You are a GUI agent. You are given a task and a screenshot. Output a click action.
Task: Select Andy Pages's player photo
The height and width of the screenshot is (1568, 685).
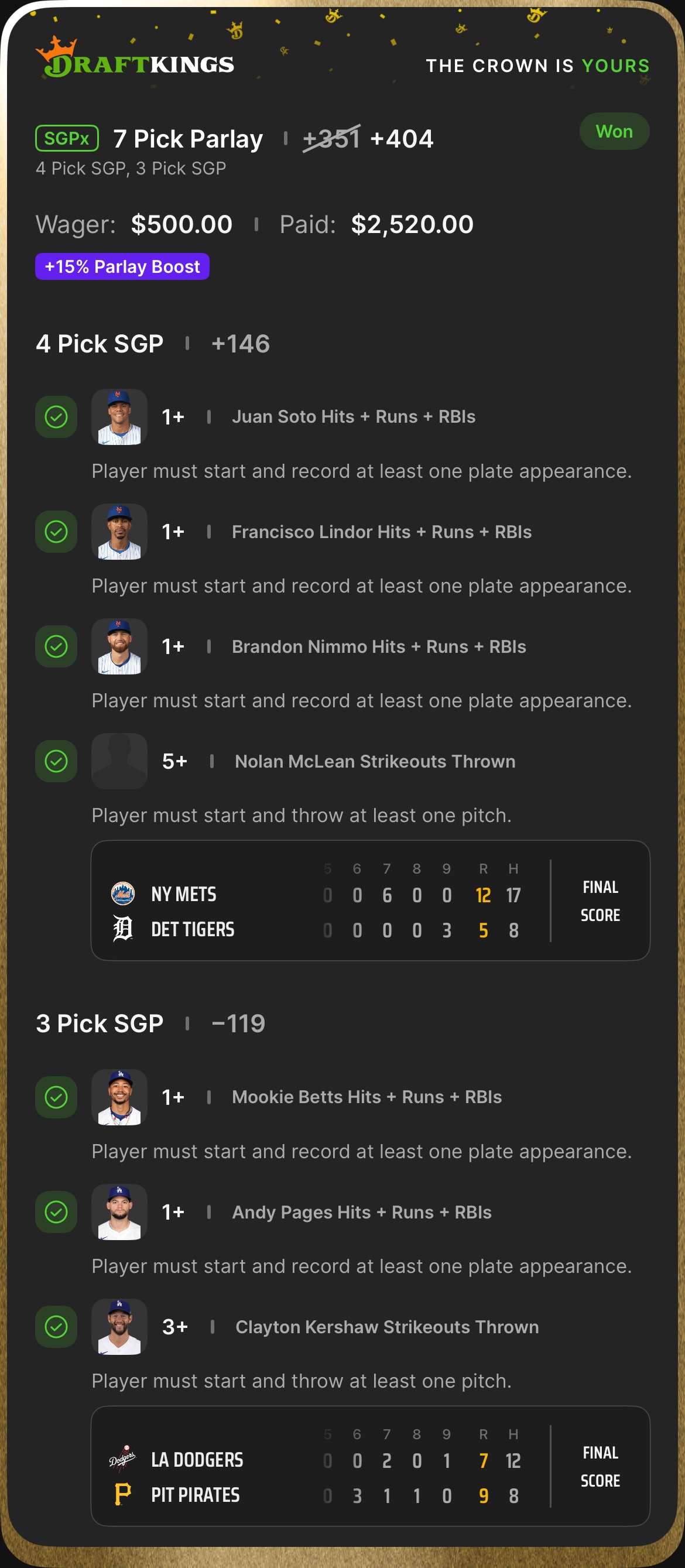[x=119, y=1212]
